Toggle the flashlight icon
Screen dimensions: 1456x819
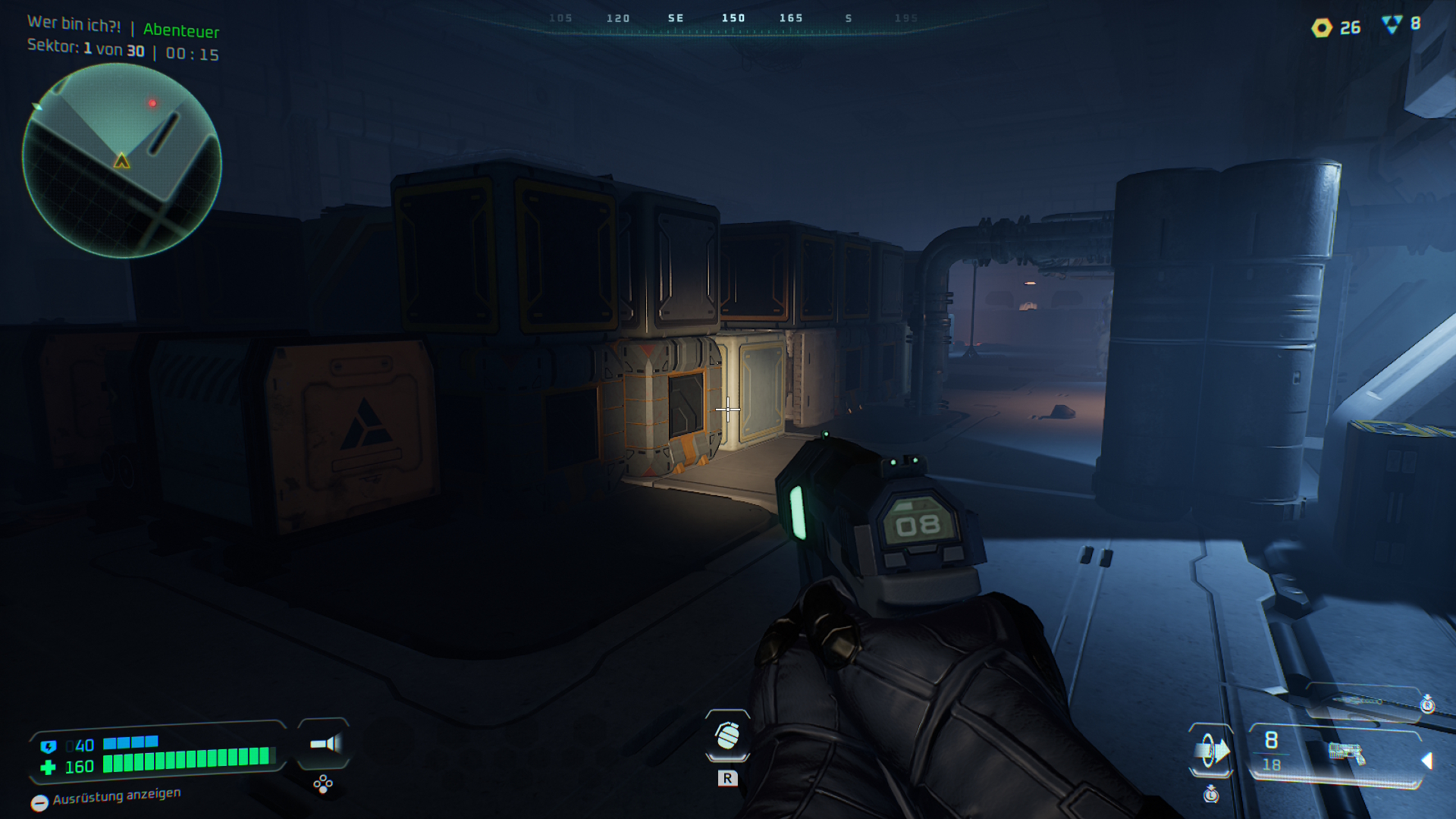(x=325, y=744)
